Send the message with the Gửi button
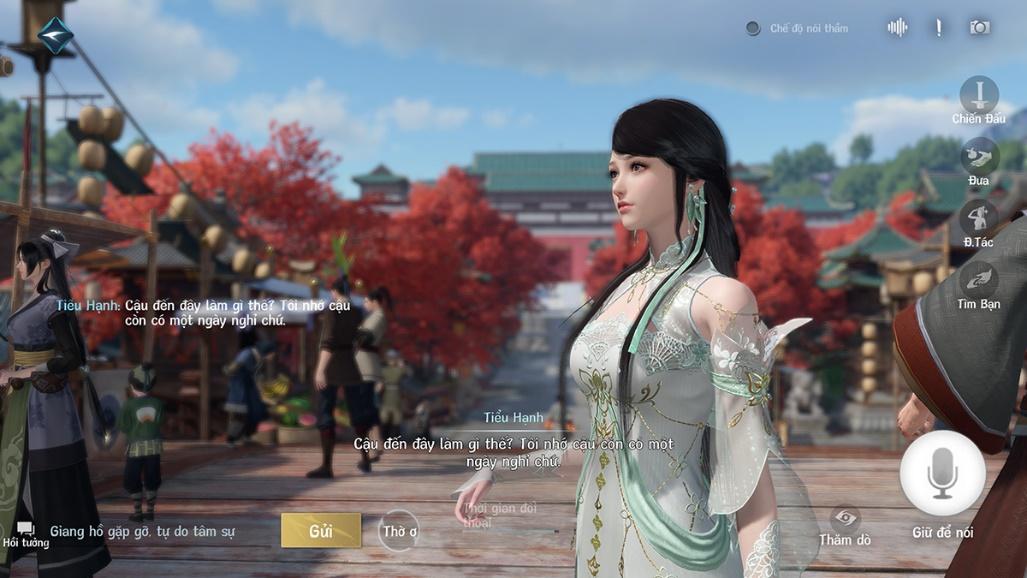 (321, 530)
